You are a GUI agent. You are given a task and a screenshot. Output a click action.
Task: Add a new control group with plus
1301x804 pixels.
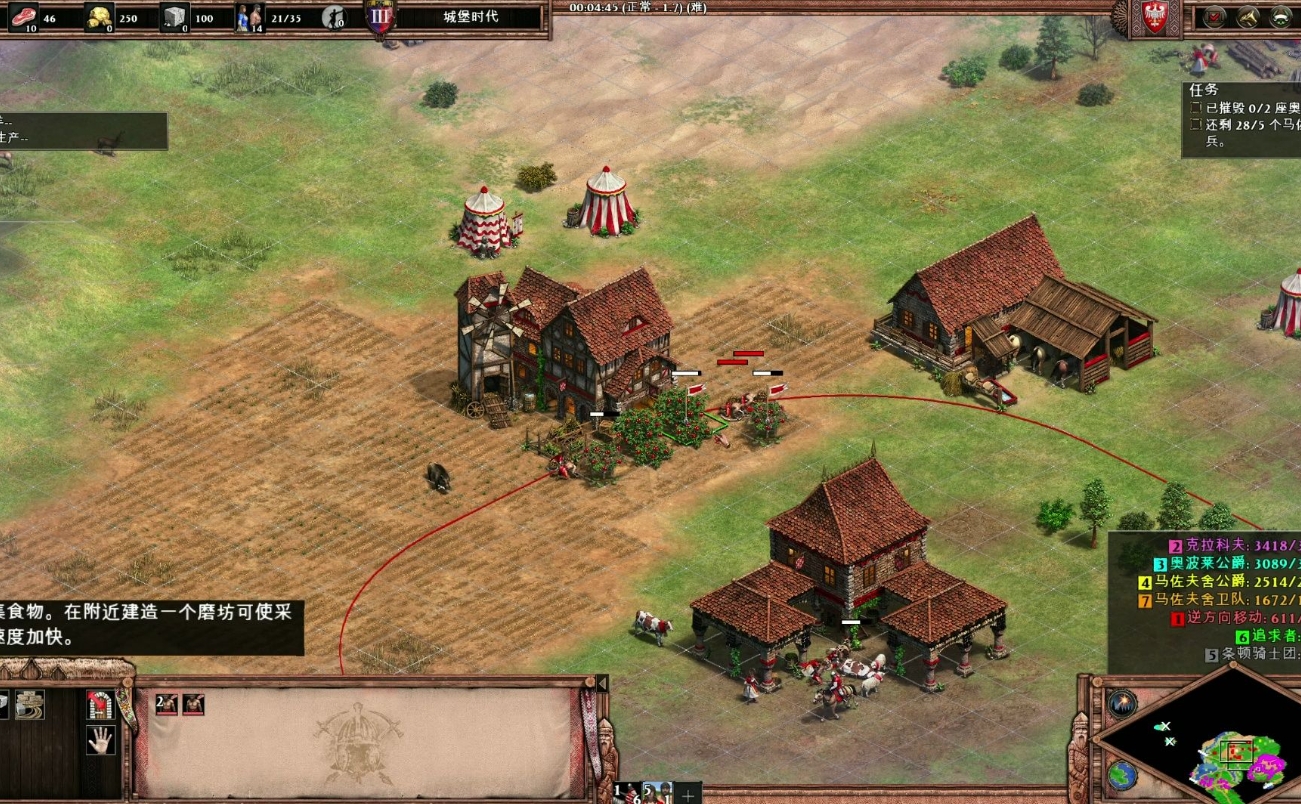pos(687,794)
